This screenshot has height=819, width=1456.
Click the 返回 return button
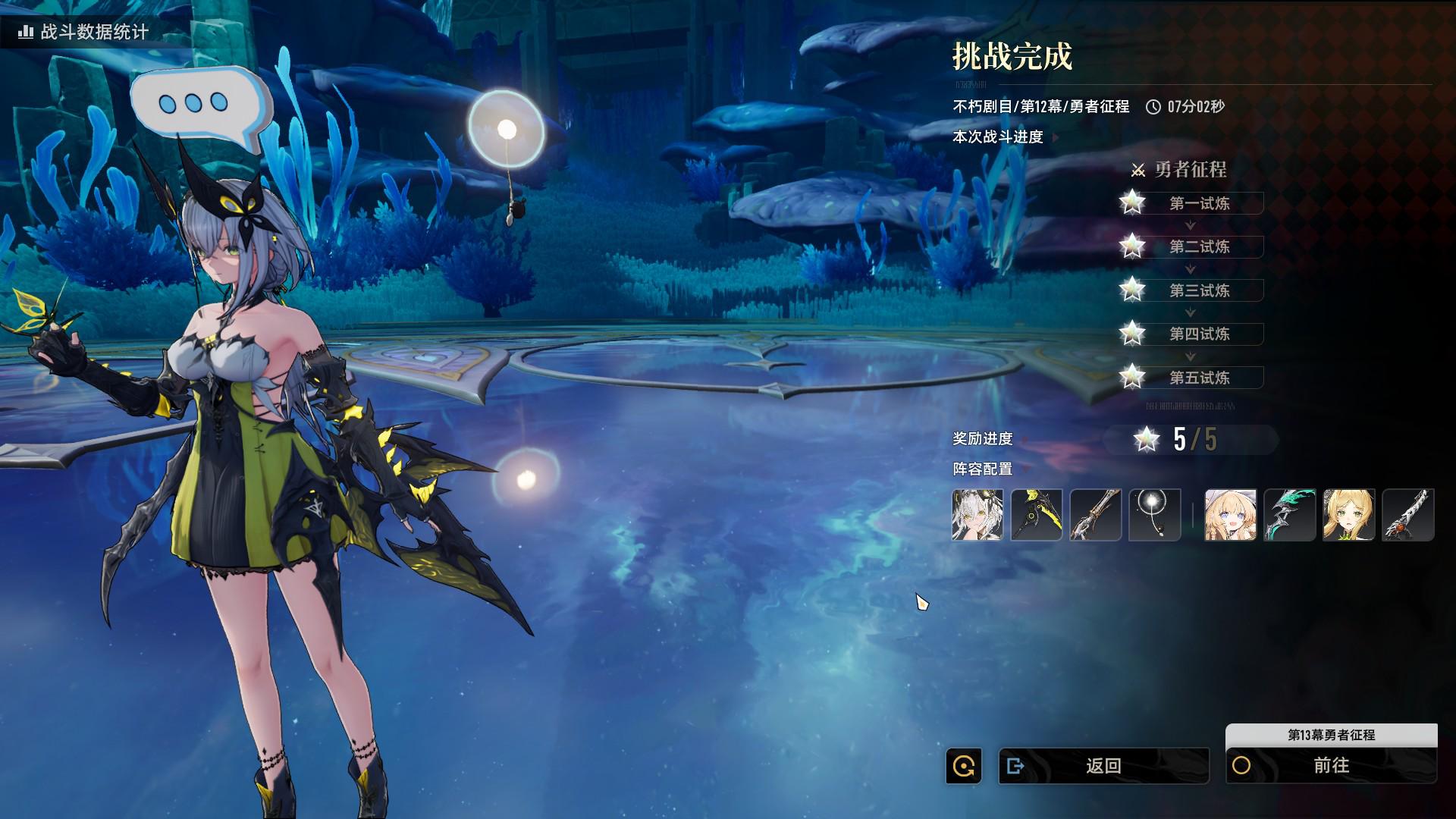[x=1103, y=766]
